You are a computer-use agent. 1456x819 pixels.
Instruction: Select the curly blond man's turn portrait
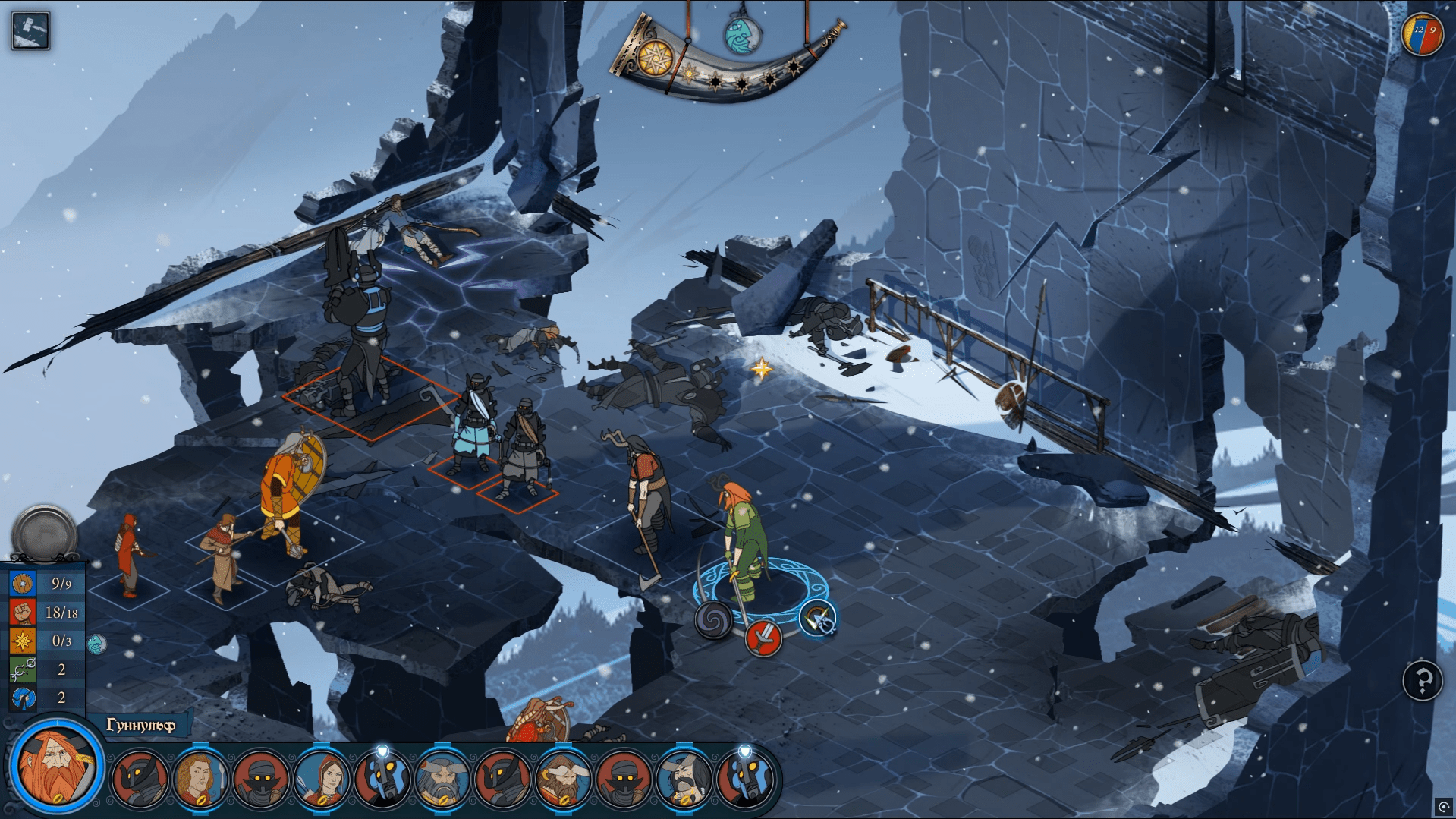[200, 780]
